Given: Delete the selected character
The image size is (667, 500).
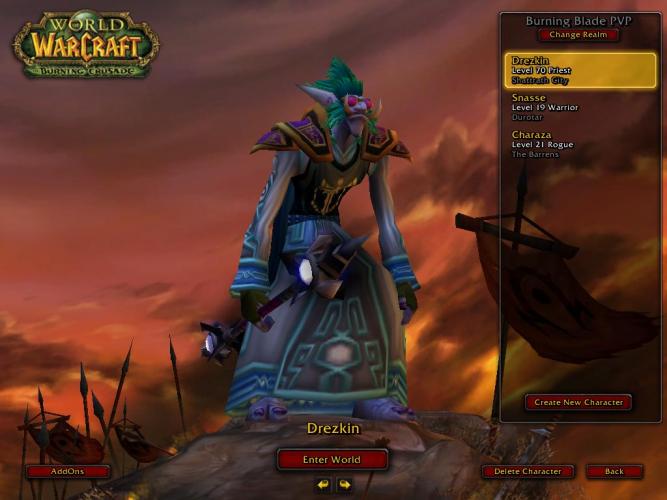Looking at the screenshot, I should (528, 471).
